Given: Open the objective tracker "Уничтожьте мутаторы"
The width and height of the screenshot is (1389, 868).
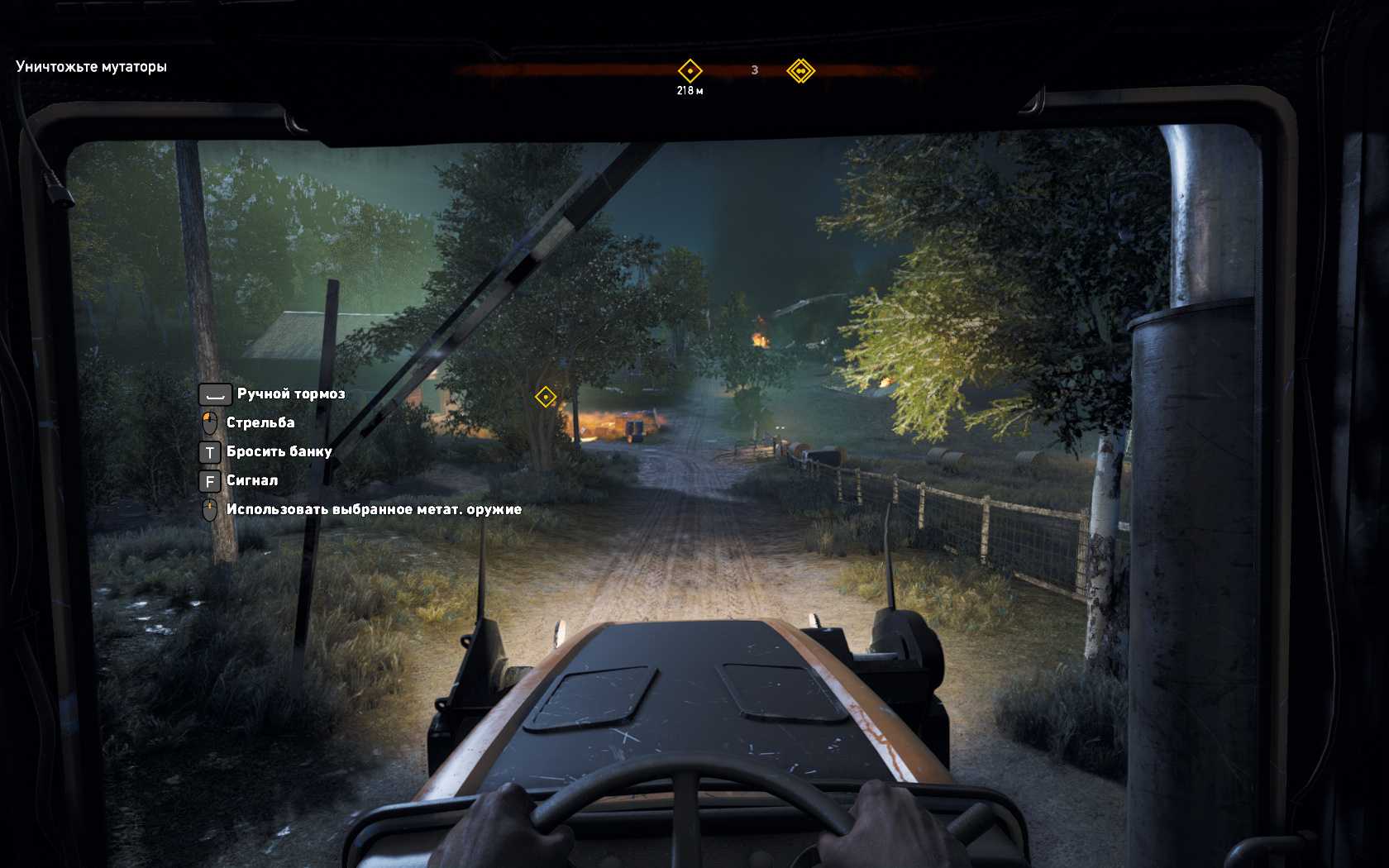Looking at the screenshot, I should (91, 67).
